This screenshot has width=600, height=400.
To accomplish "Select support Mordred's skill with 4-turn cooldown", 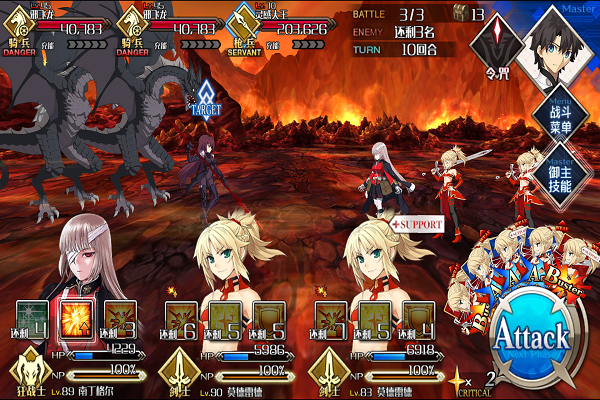I will pyautogui.click(x=418, y=316).
